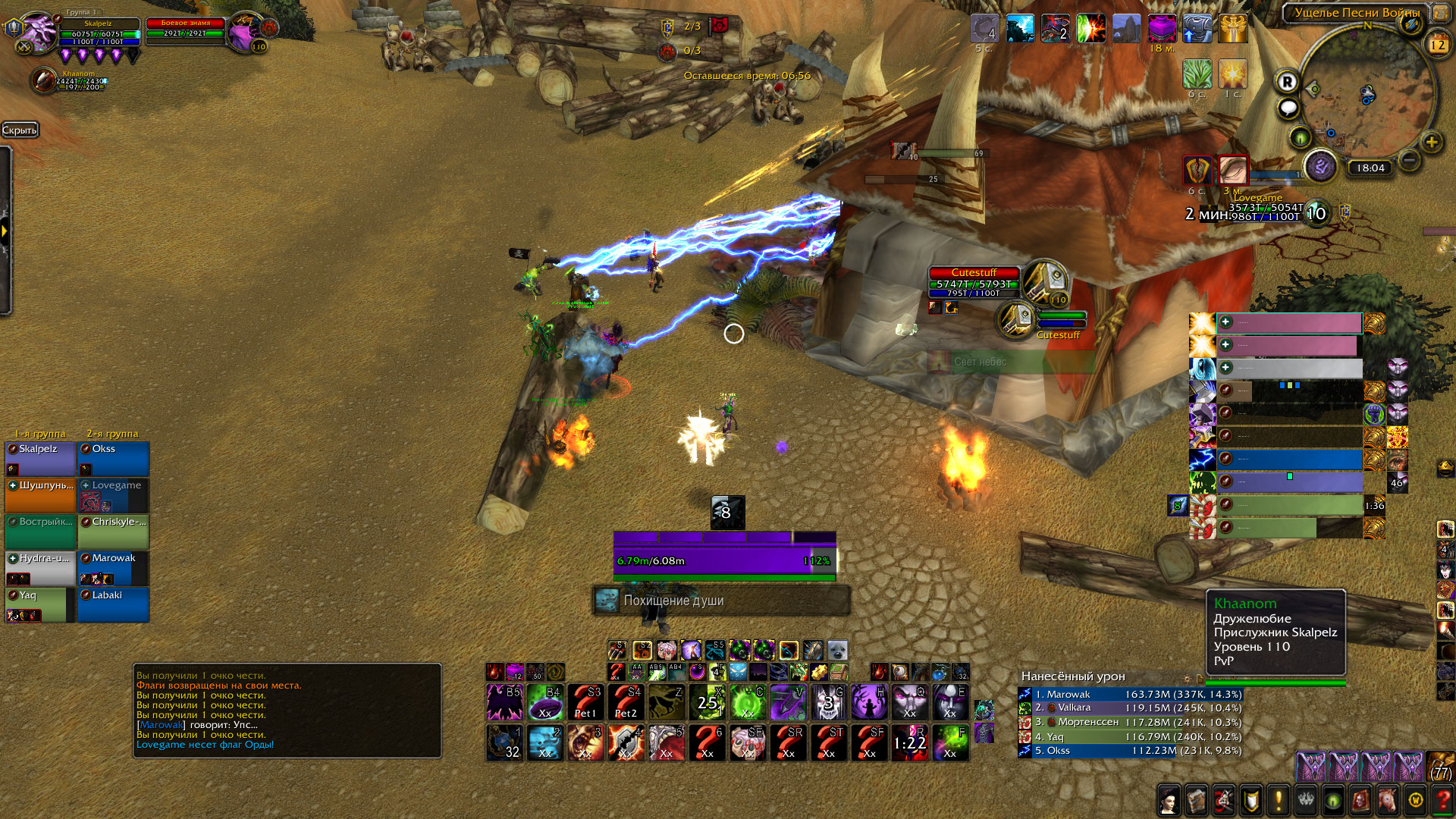
Task: Click the Скрыть button
Action: pos(20,130)
